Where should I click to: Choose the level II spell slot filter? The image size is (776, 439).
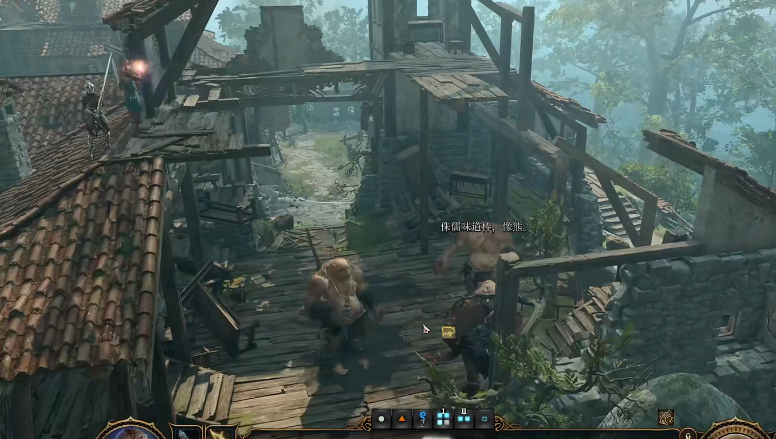[x=465, y=419]
